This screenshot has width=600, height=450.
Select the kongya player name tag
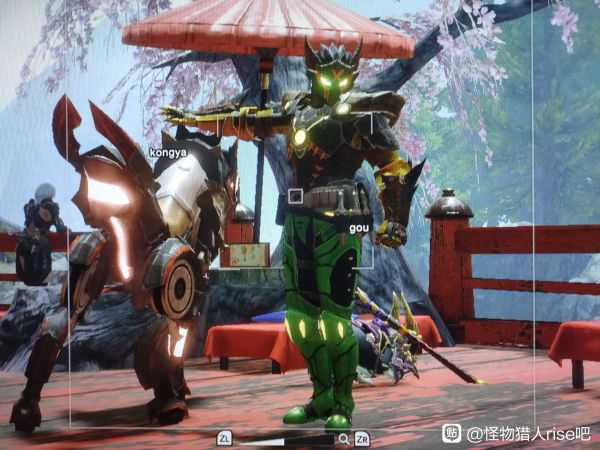point(168,153)
